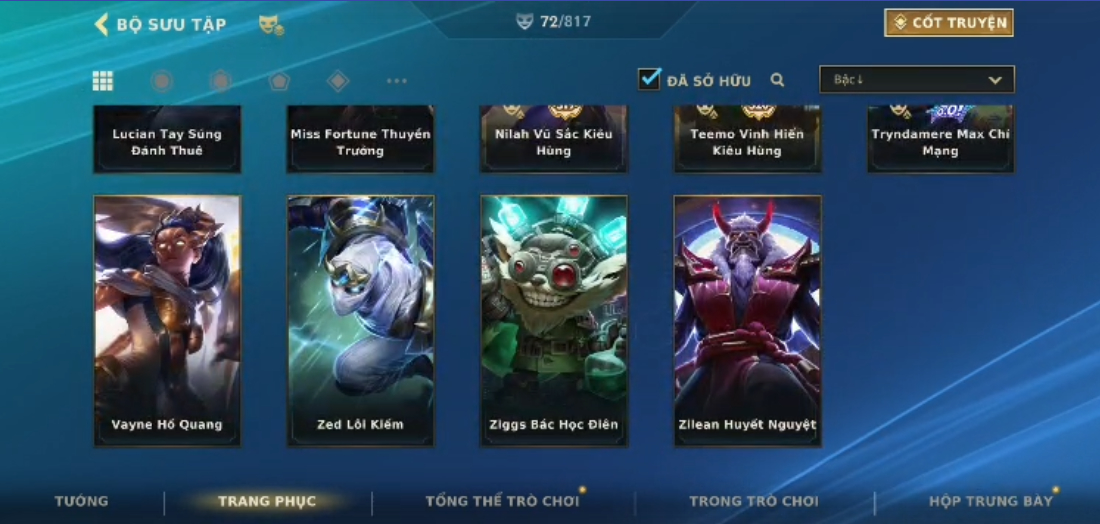Select the Zilean Huyết Nguyệt skin card
The height and width of the screenshot is (524, 1100).
[747, 320]
